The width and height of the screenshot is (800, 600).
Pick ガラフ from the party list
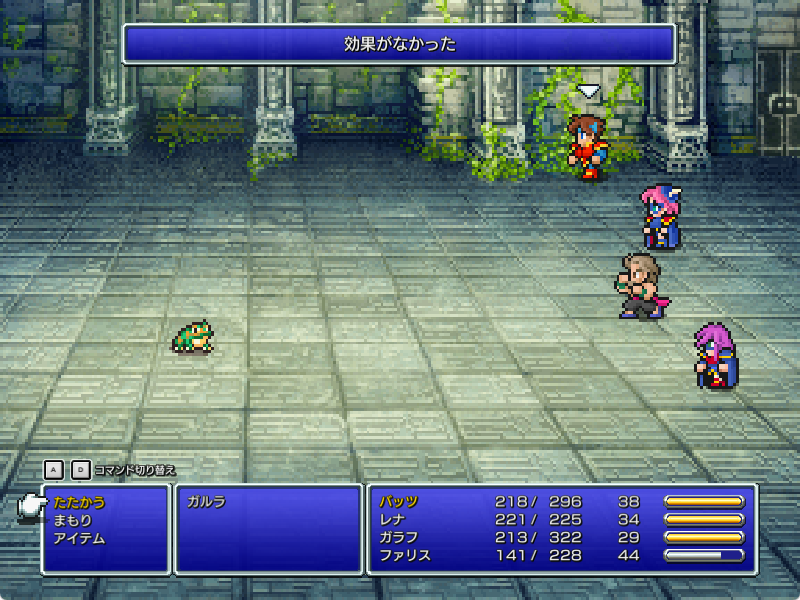pos(398,538)
